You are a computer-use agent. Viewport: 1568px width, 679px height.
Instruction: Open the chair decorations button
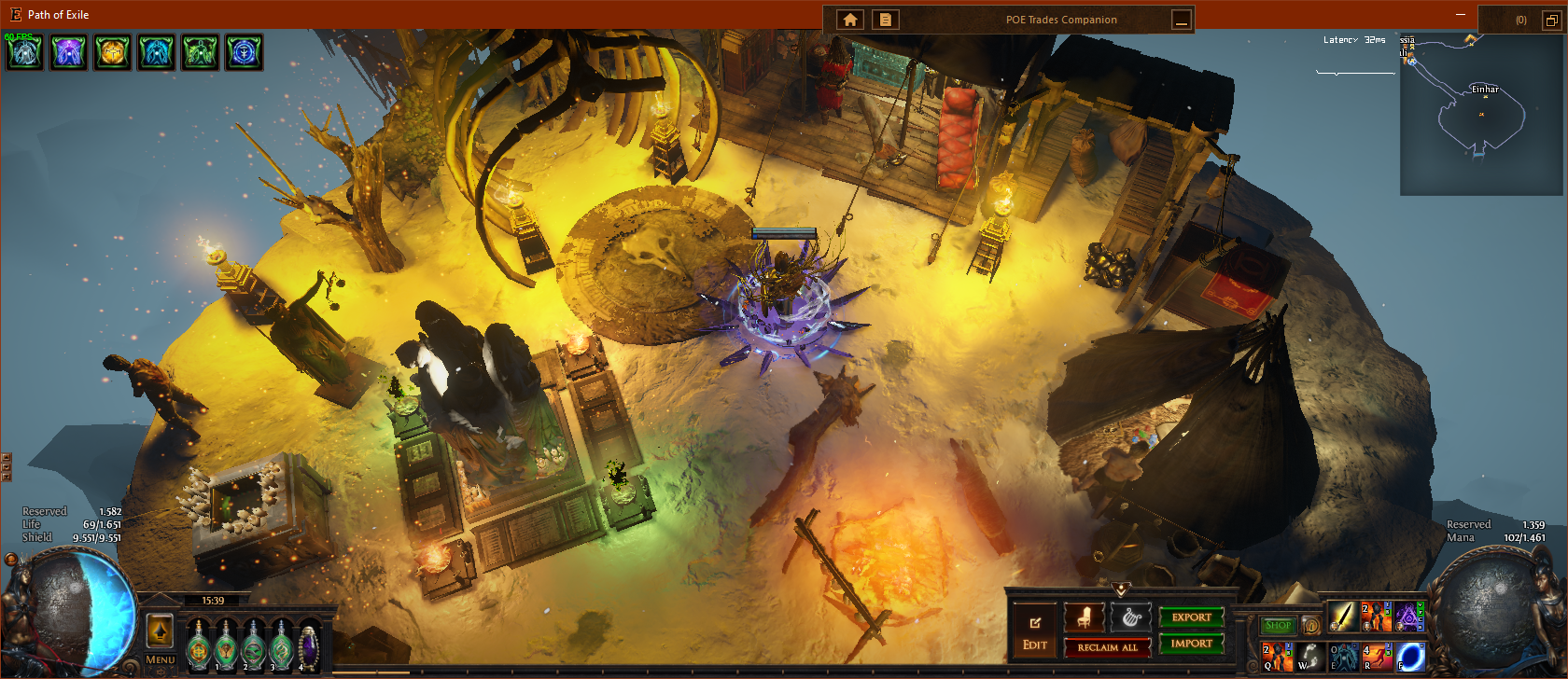pyautogui.click(x=1084, y=617)
